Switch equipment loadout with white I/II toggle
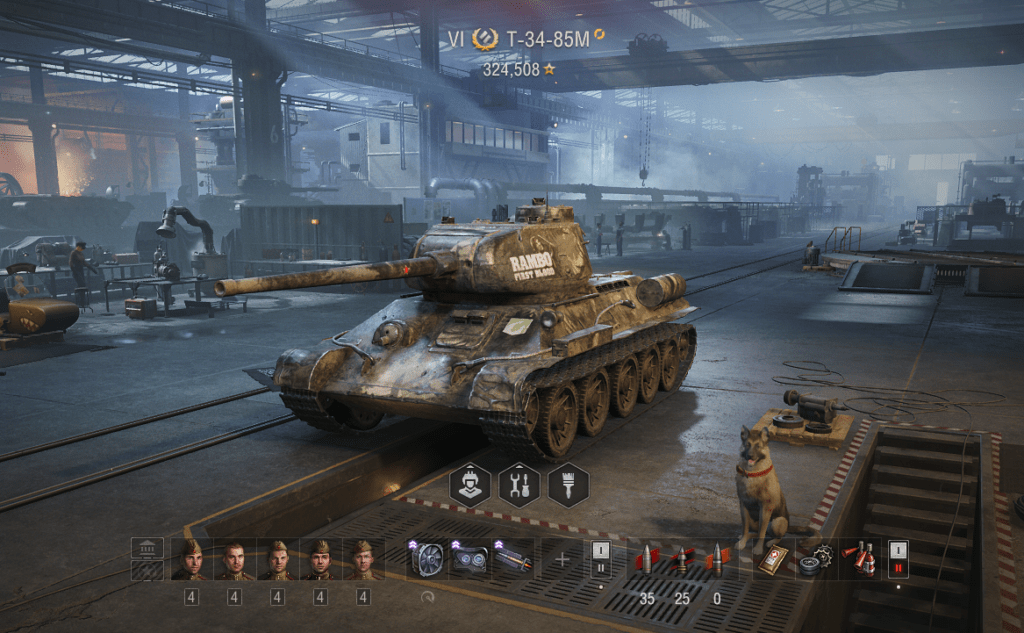1024x633 pixels. coord(601,559)
